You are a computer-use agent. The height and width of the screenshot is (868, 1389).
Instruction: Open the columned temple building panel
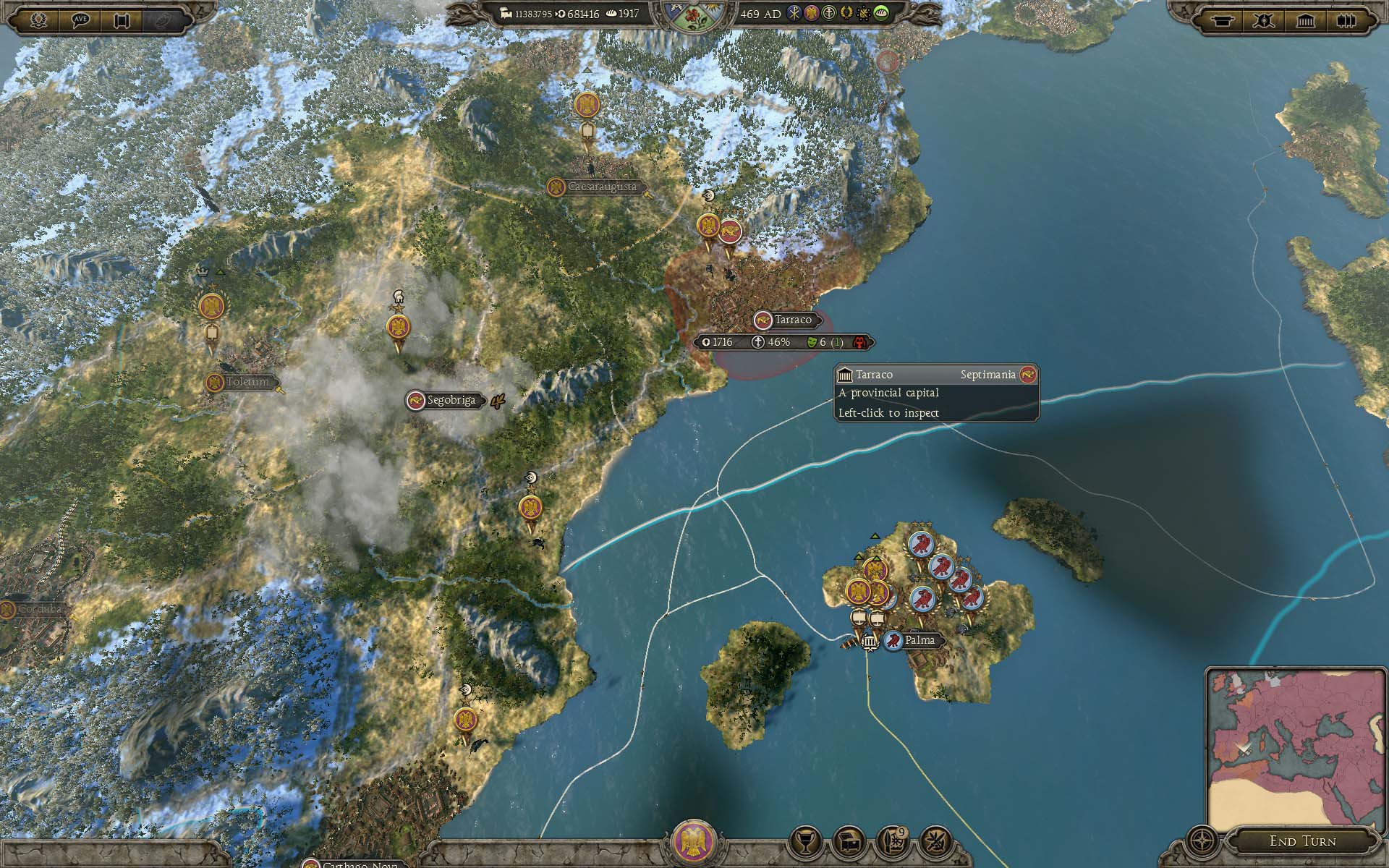[x=1305, y=20]
